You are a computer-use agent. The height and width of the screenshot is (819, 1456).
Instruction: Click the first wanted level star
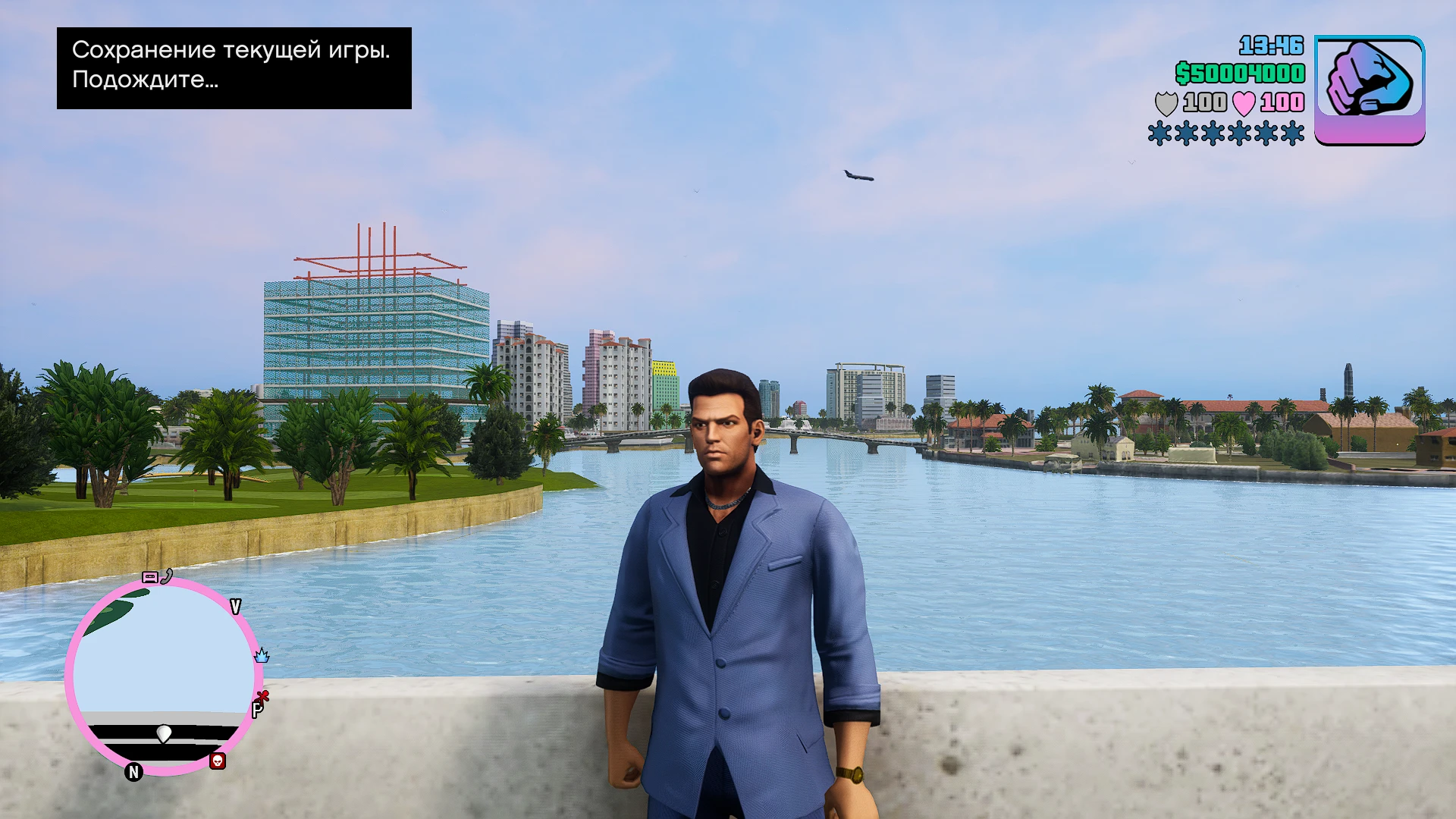point(1159,133)
